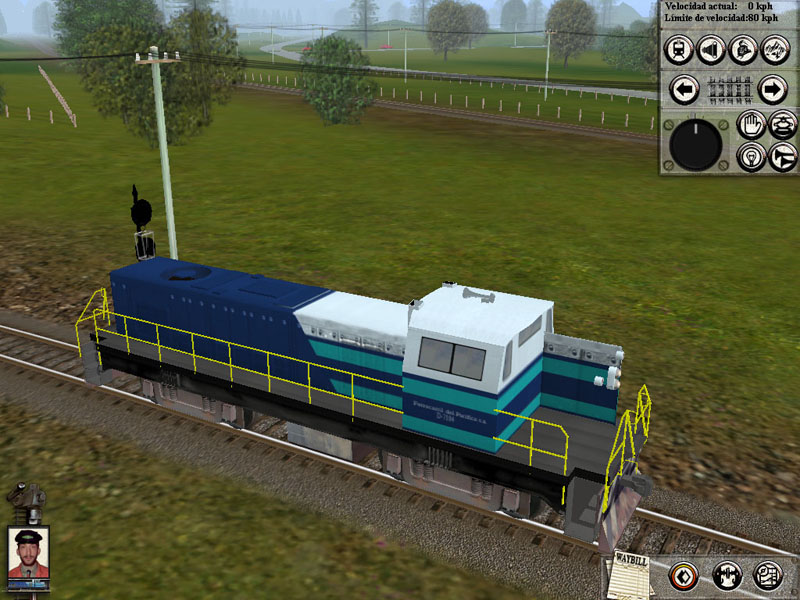Screen dimensions: 800x600
Task: Click the train front view icon
Action: pyautogui.click(x=679, y=49)
